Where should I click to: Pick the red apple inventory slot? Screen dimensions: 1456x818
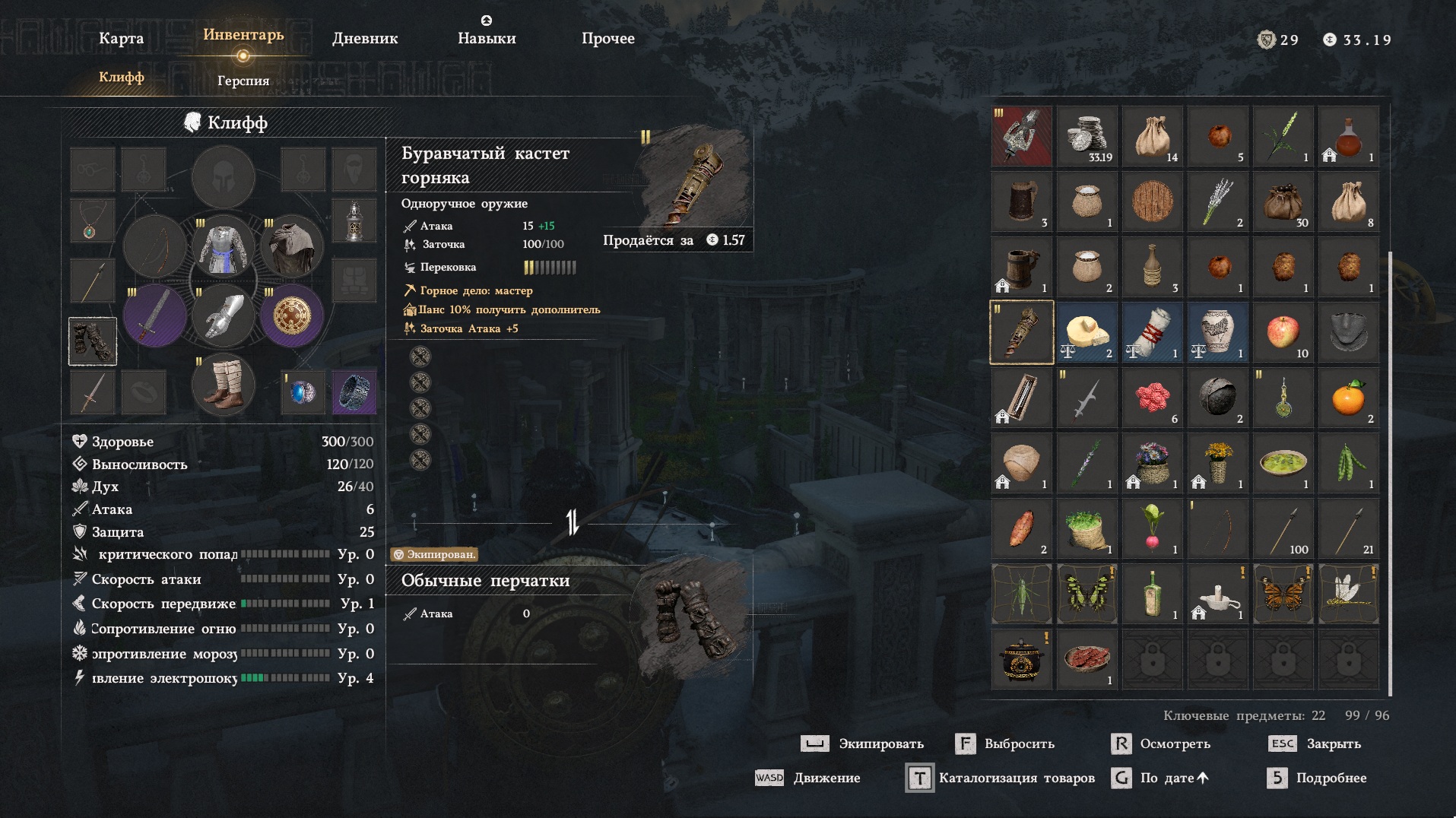coord(1283,333)
